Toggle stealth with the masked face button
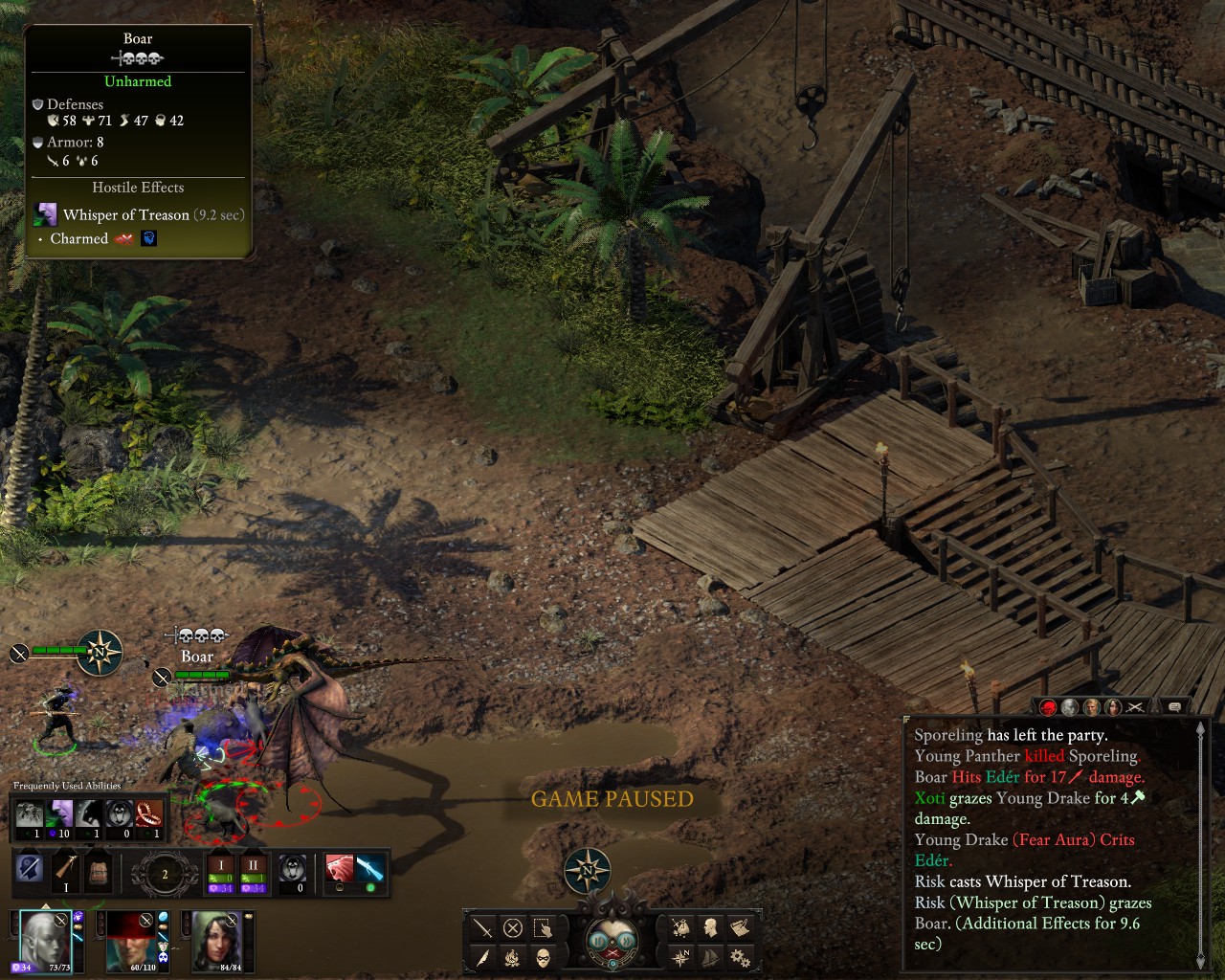Screen dimensions: 1225x980 (543, 957)
